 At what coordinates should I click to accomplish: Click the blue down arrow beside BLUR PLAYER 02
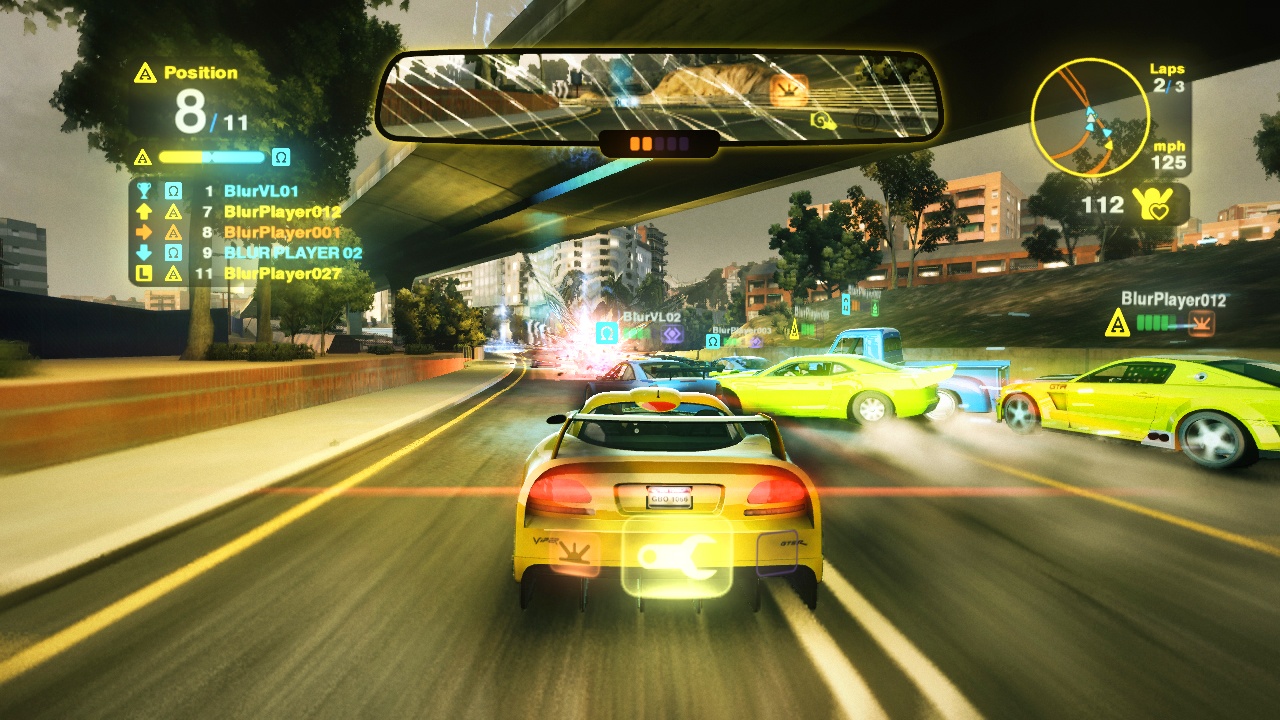point(144,253)
